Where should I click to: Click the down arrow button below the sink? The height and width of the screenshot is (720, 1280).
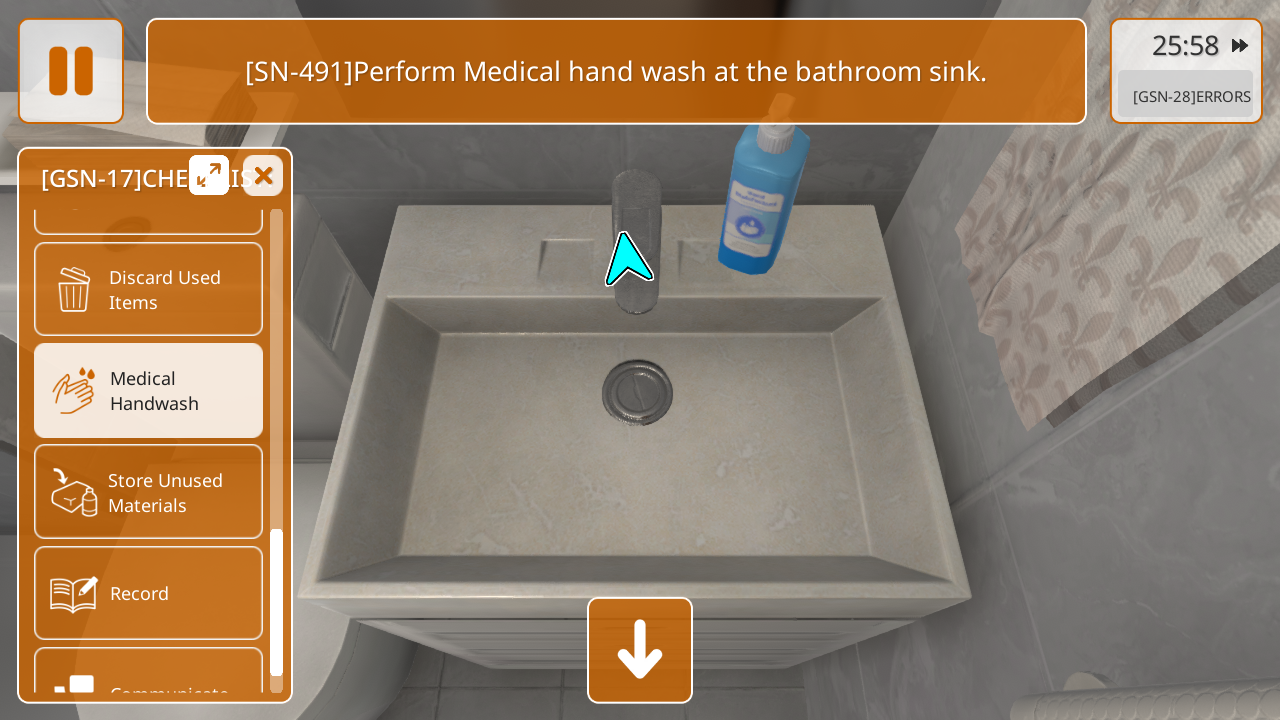click(x=640, y=650)
